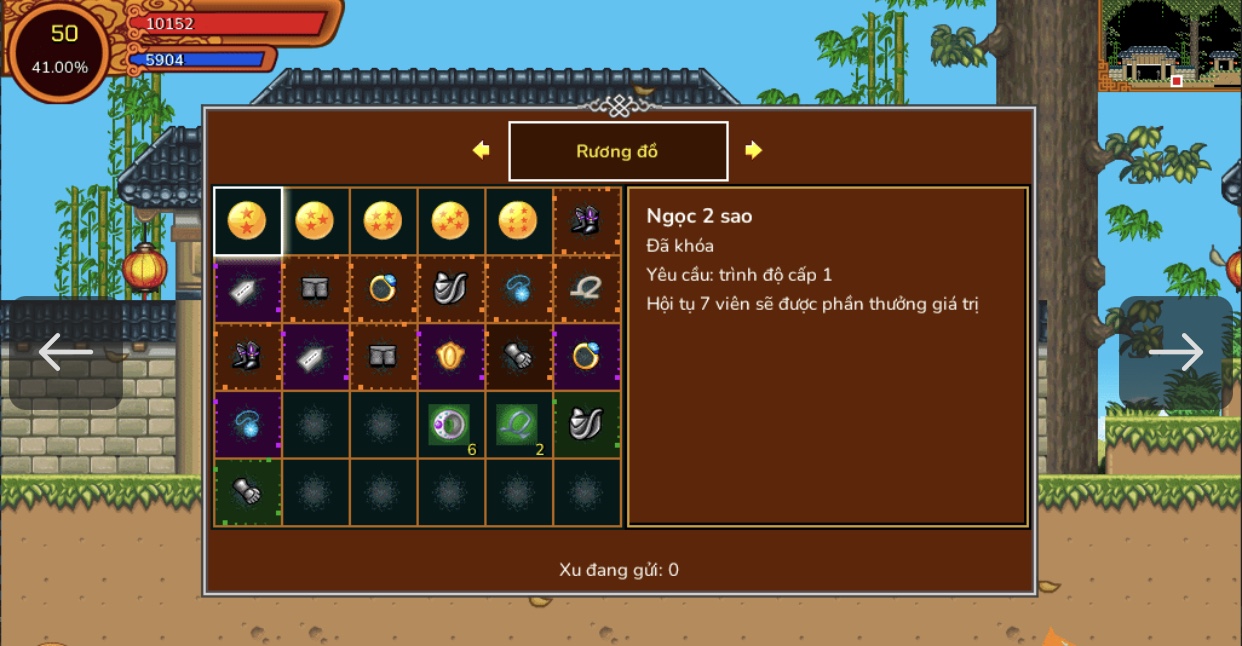The height and width of the screenshot is (646, 1242).
Task: Tap the large move-right arrow button
Action: [1176, 353]
